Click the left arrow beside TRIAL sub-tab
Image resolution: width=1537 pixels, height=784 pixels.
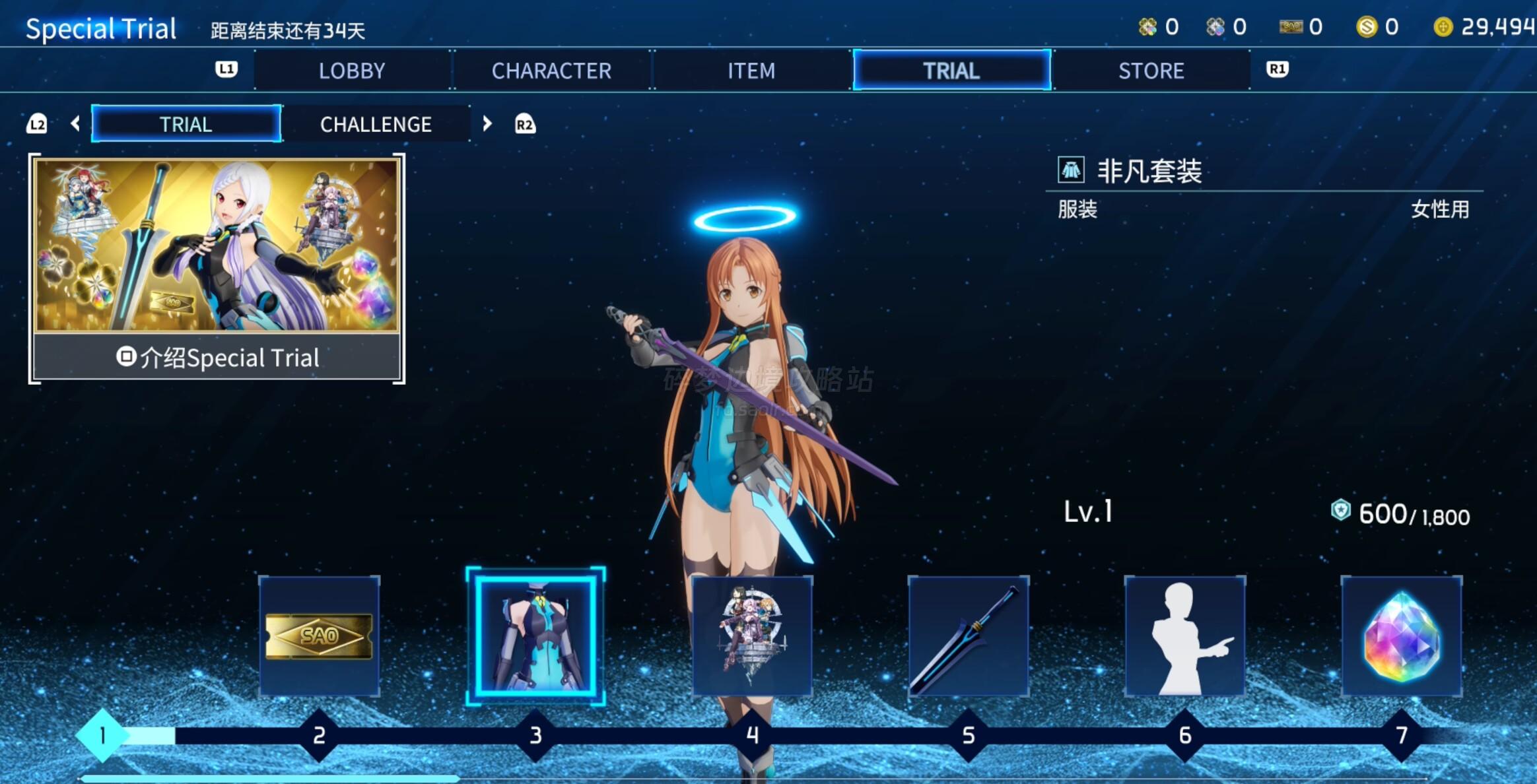pyautogui.click(x=75, y=124)
